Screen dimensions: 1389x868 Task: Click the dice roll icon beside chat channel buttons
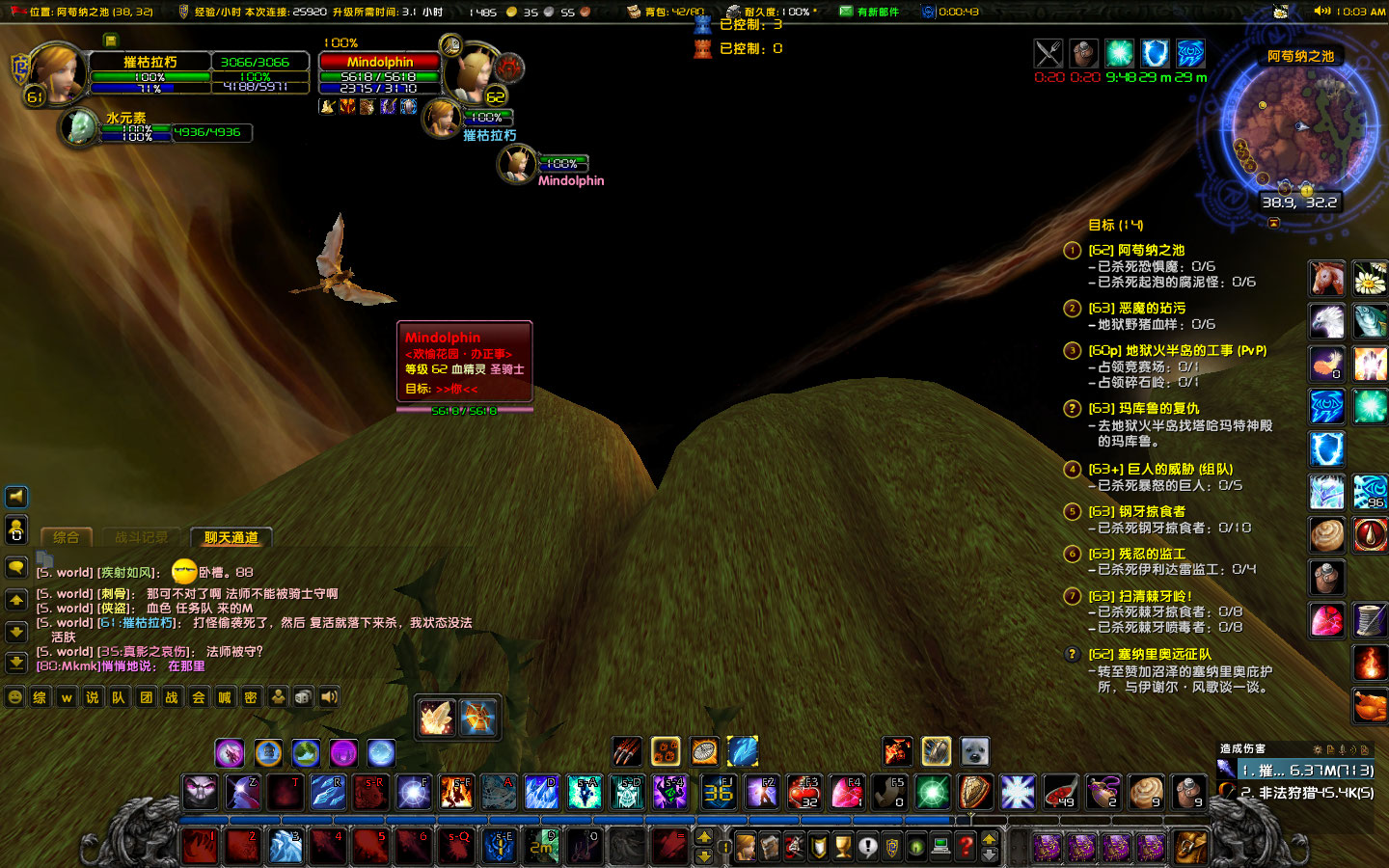[303, 696]
